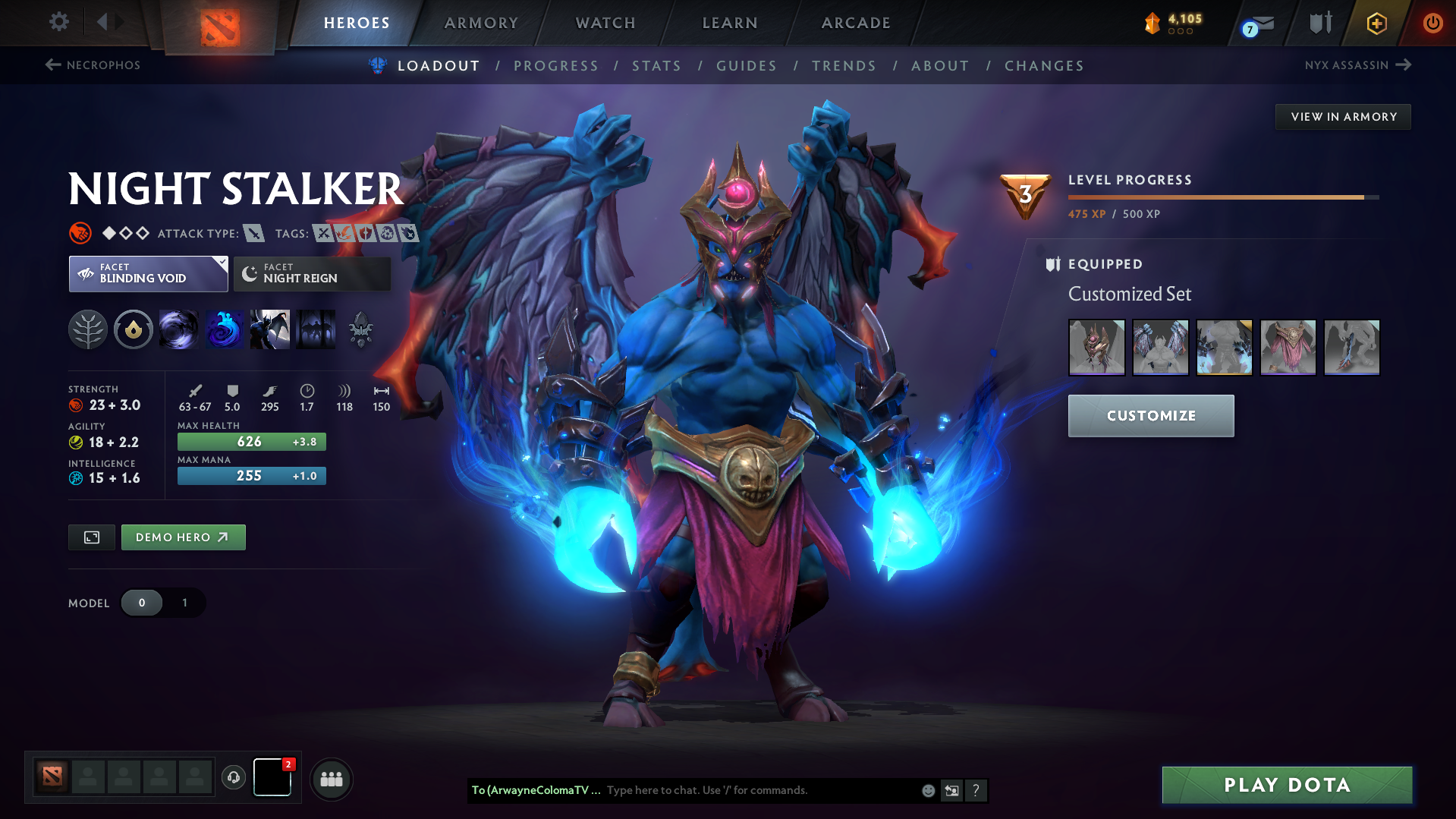View the Dark Ascension ultimate icon

(316, 329)
